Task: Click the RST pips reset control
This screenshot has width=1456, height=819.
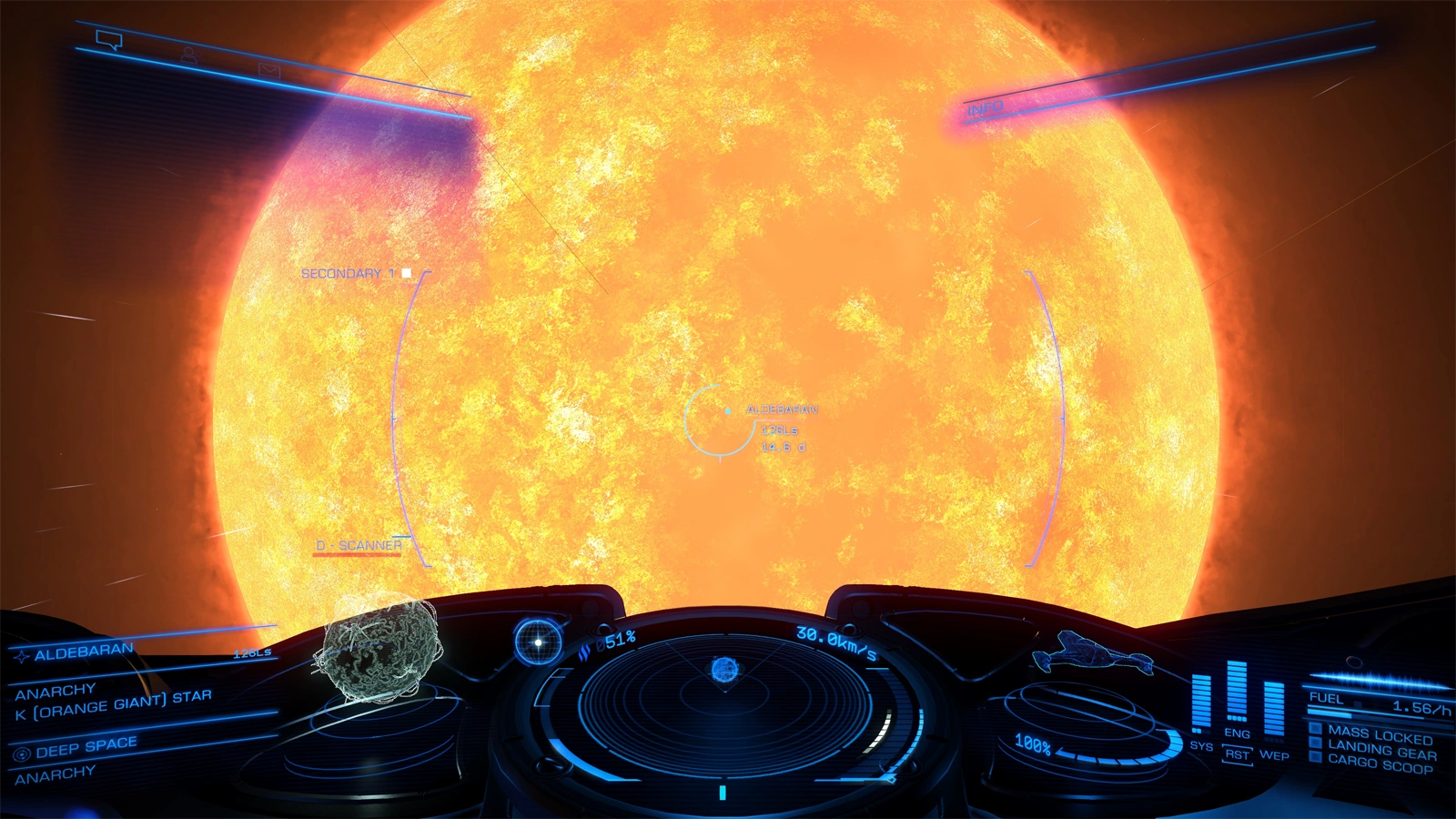Action: 1236,754
